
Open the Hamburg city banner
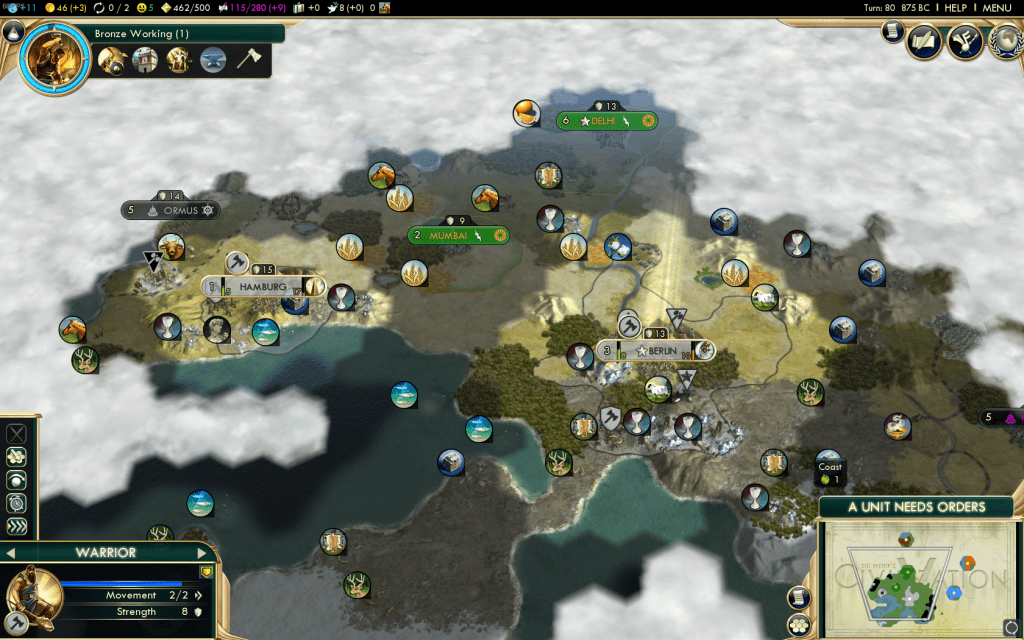click(263, 287)
